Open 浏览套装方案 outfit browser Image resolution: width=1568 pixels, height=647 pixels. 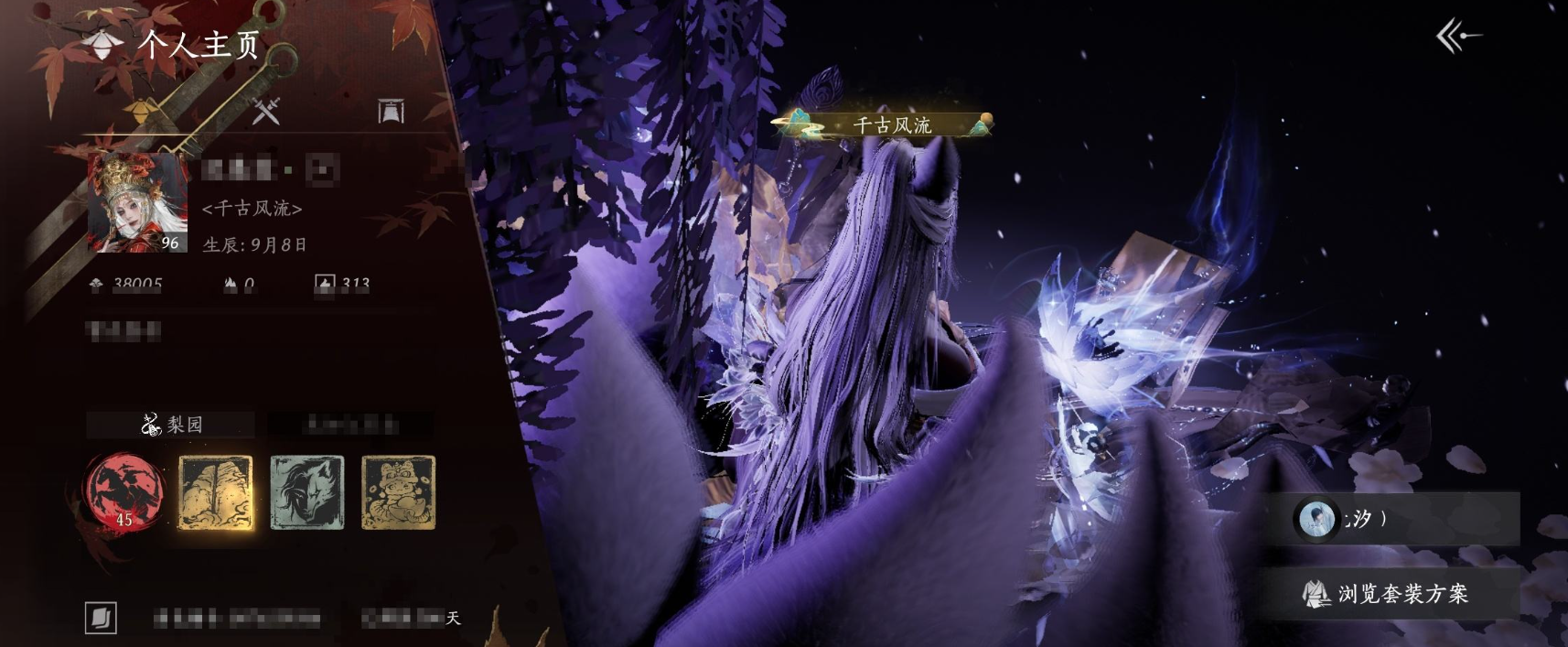click(1387, 594)
